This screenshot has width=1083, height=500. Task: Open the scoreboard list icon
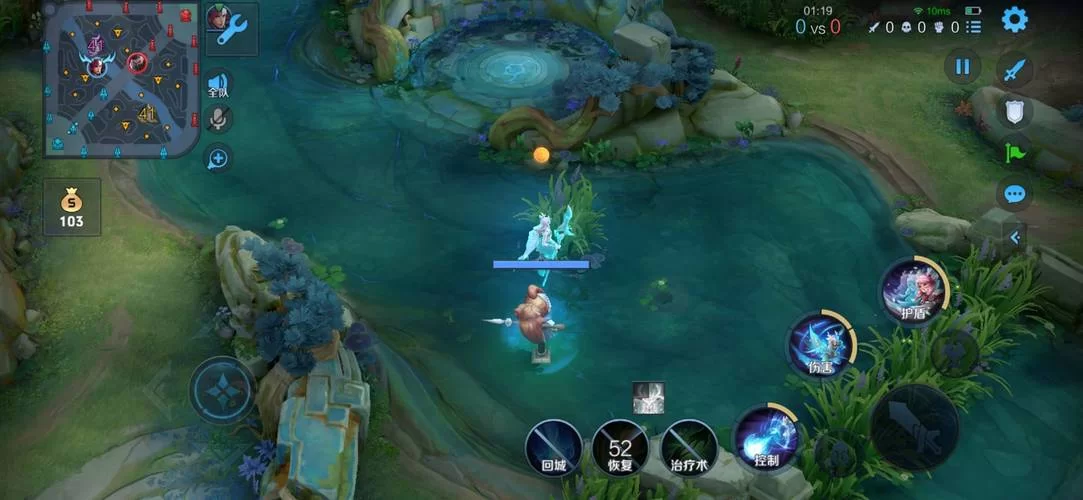pyautogui.click(x=973, y=27)
